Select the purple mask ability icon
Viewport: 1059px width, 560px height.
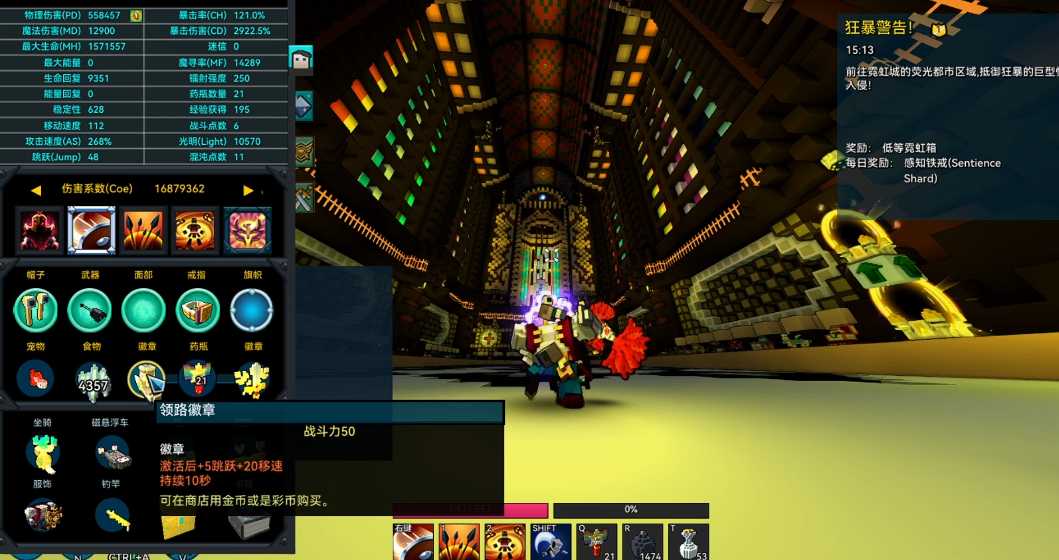[x=247, y=231]
